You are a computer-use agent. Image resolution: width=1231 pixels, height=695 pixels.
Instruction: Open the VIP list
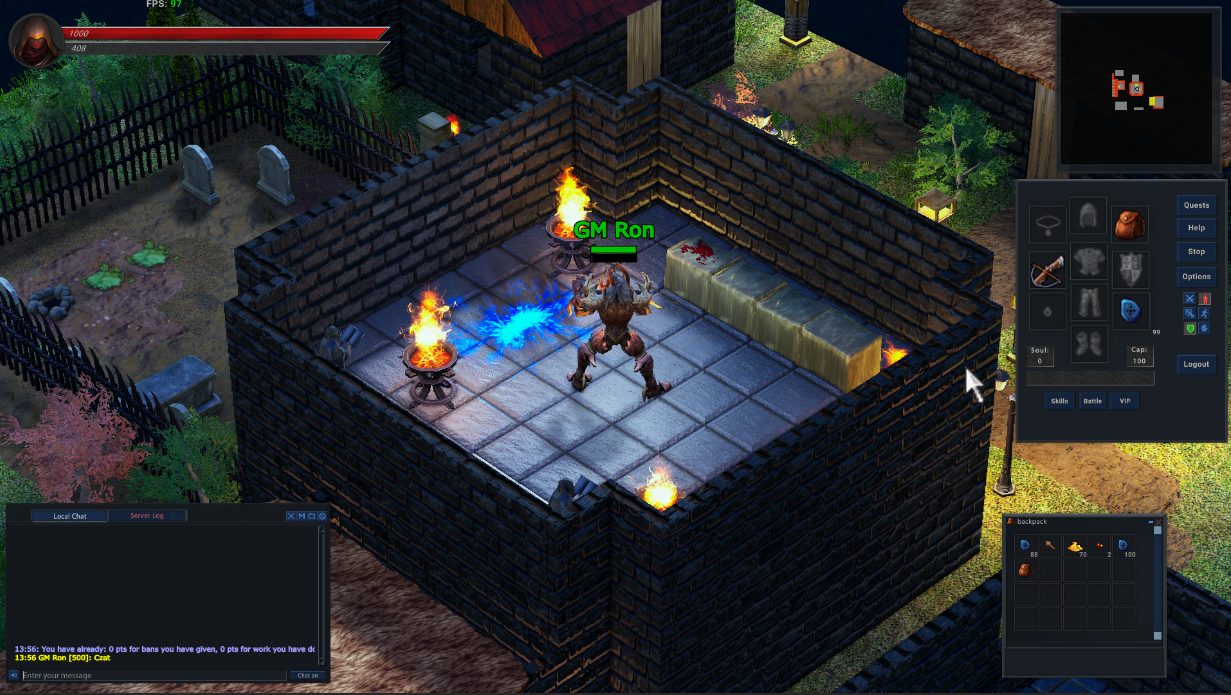(1124, 401)
